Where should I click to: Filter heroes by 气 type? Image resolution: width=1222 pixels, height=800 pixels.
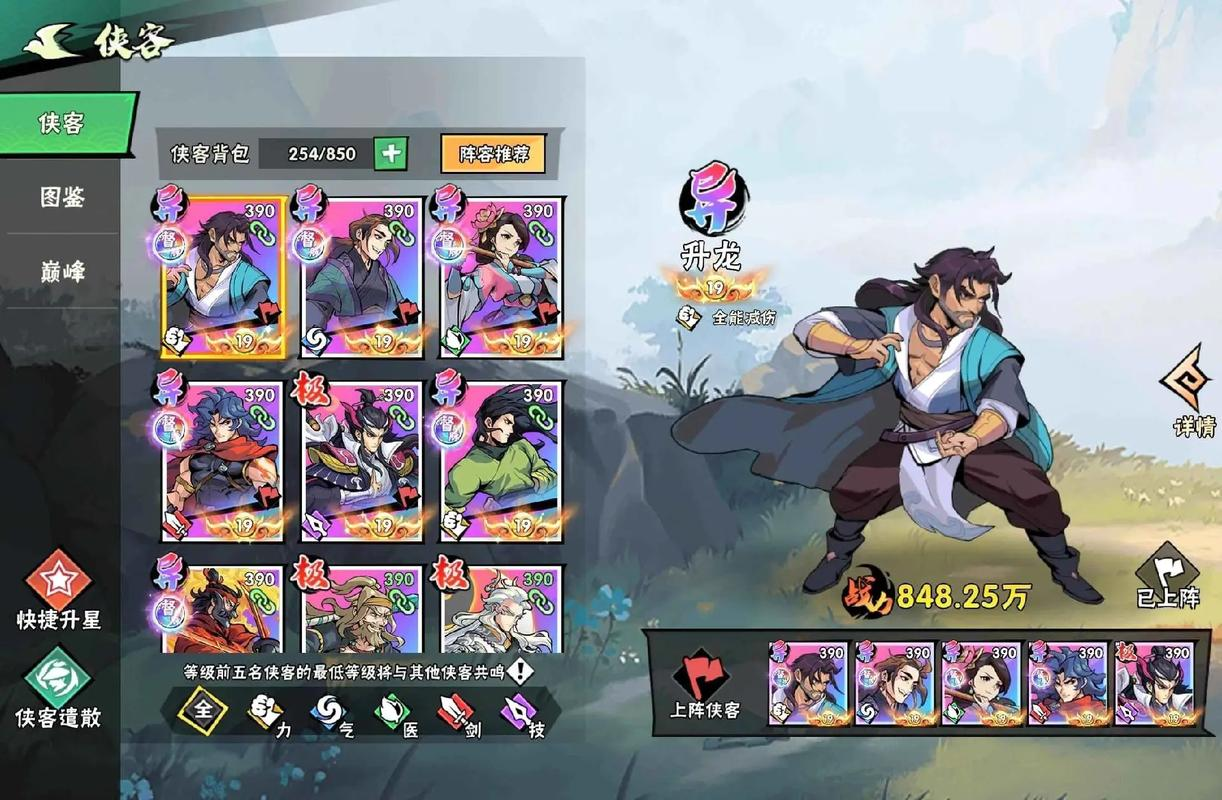click(331, 714)
